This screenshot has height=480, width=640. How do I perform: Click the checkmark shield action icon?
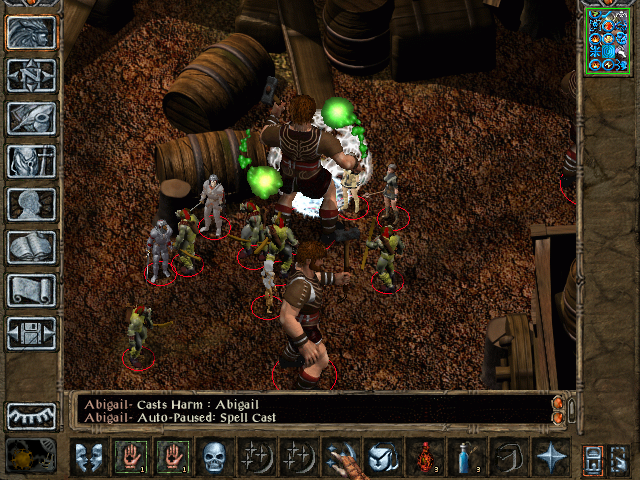[383, 457]
